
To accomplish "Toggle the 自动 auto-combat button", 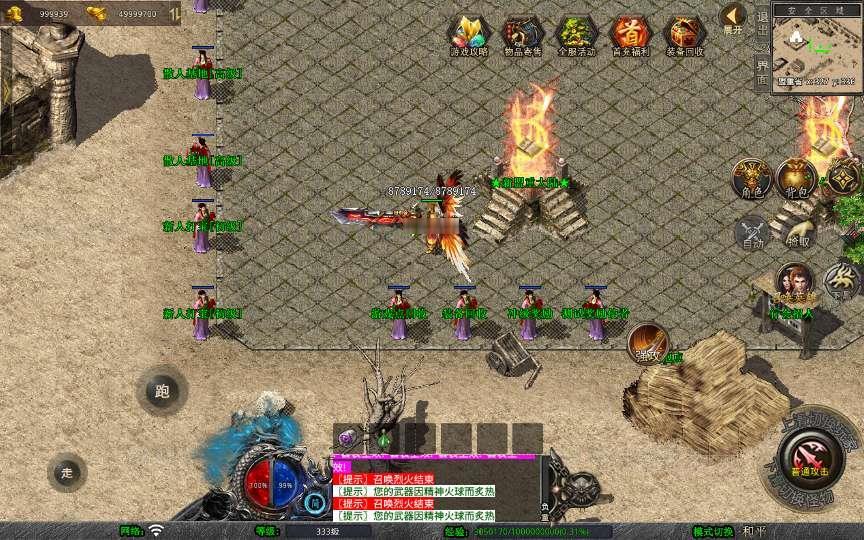I will 750,232.
